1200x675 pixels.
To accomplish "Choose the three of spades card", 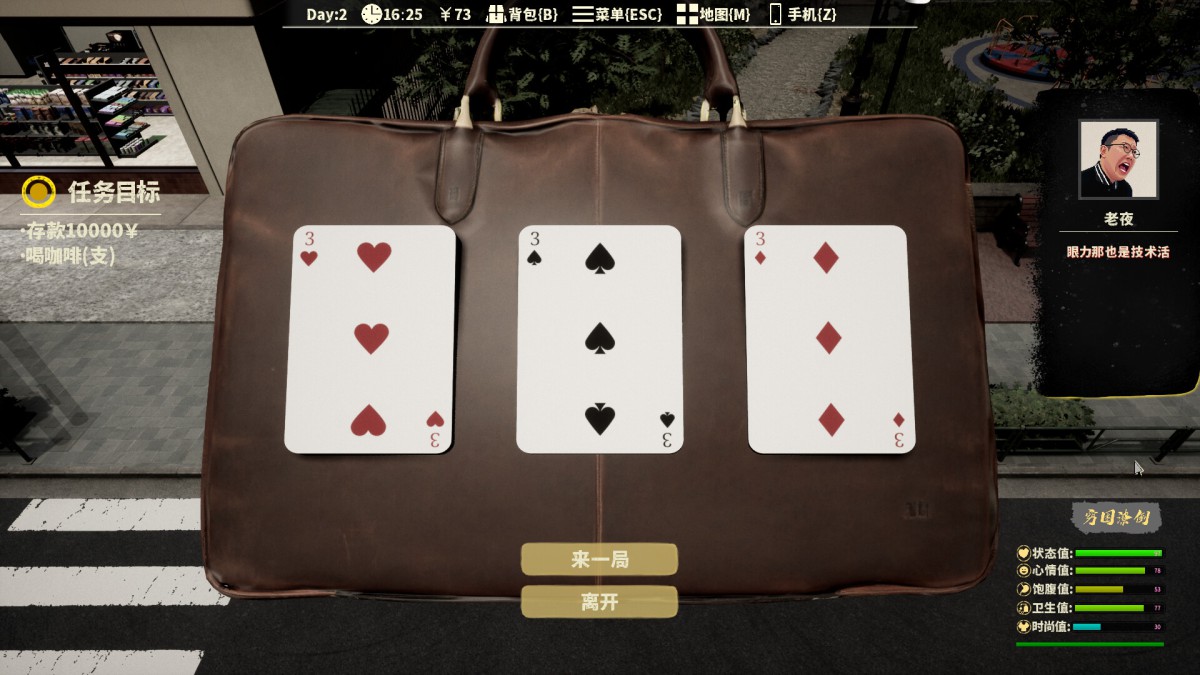I will pyautogui.click(x=599, y=339).
